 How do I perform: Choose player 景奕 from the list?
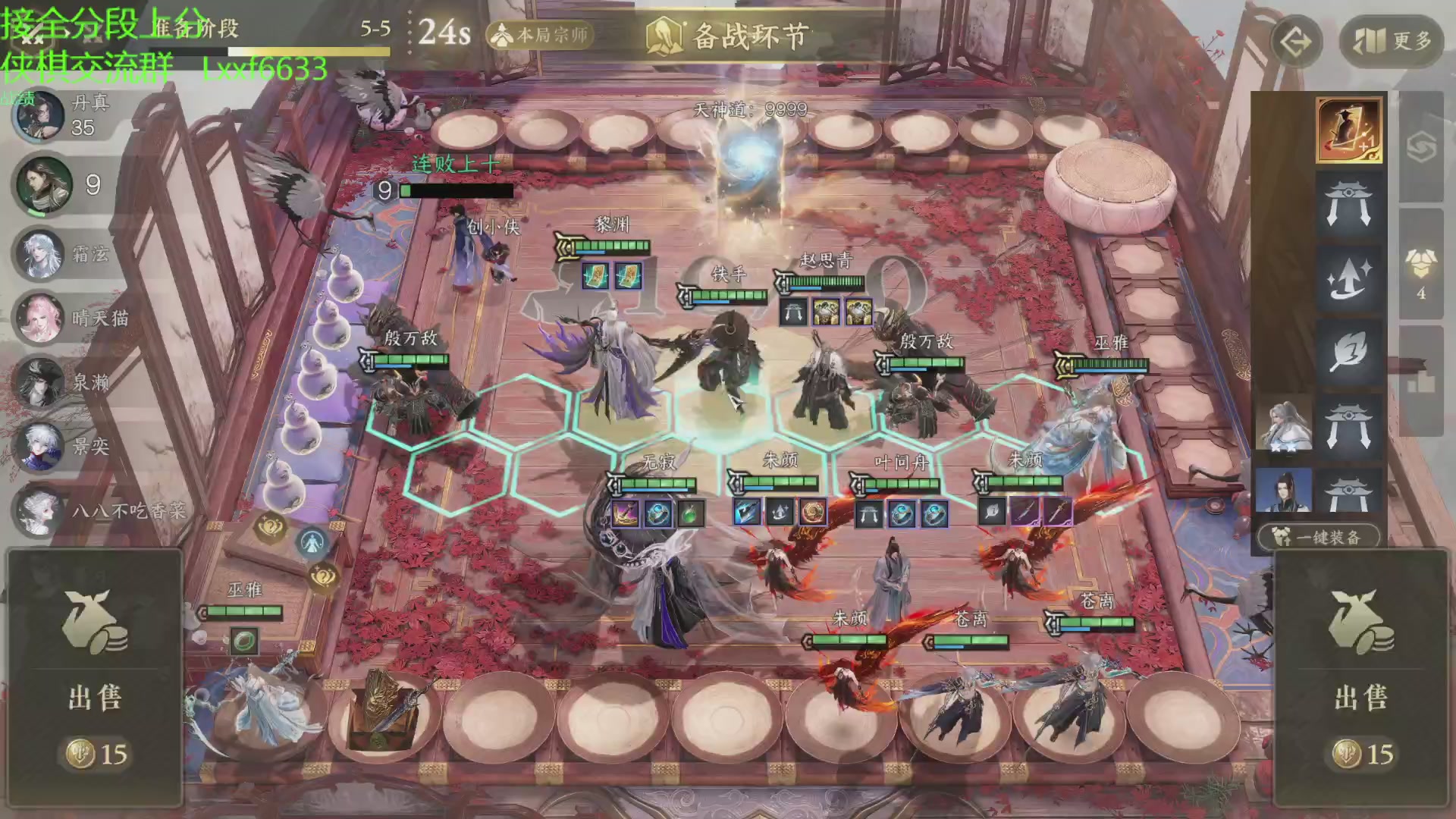tap(42, 446)
